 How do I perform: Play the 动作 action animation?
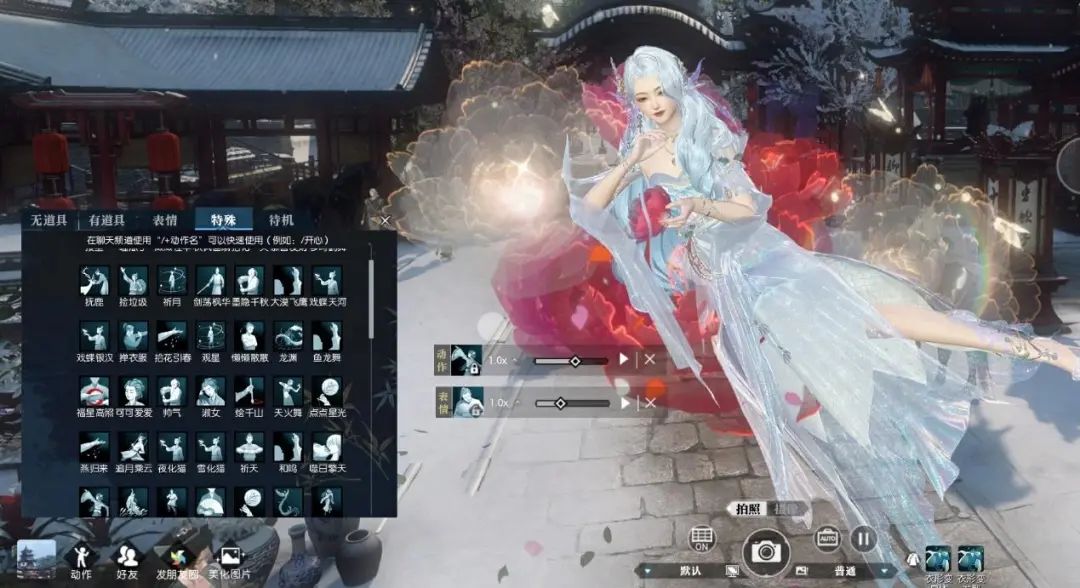pyautogui.click(x=625, y=359)
